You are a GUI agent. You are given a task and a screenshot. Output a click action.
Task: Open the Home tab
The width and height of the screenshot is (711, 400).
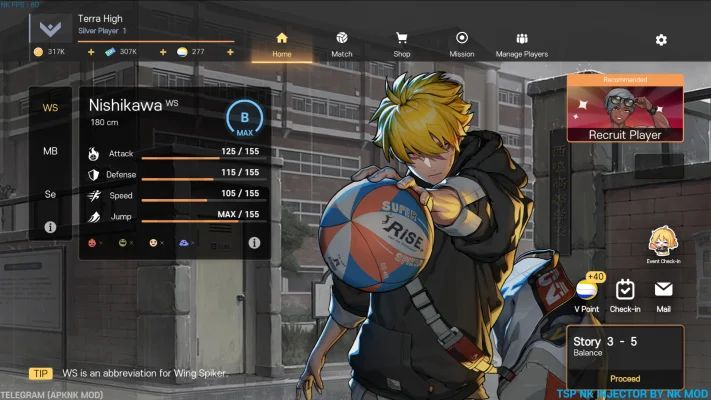coord(281,44)
